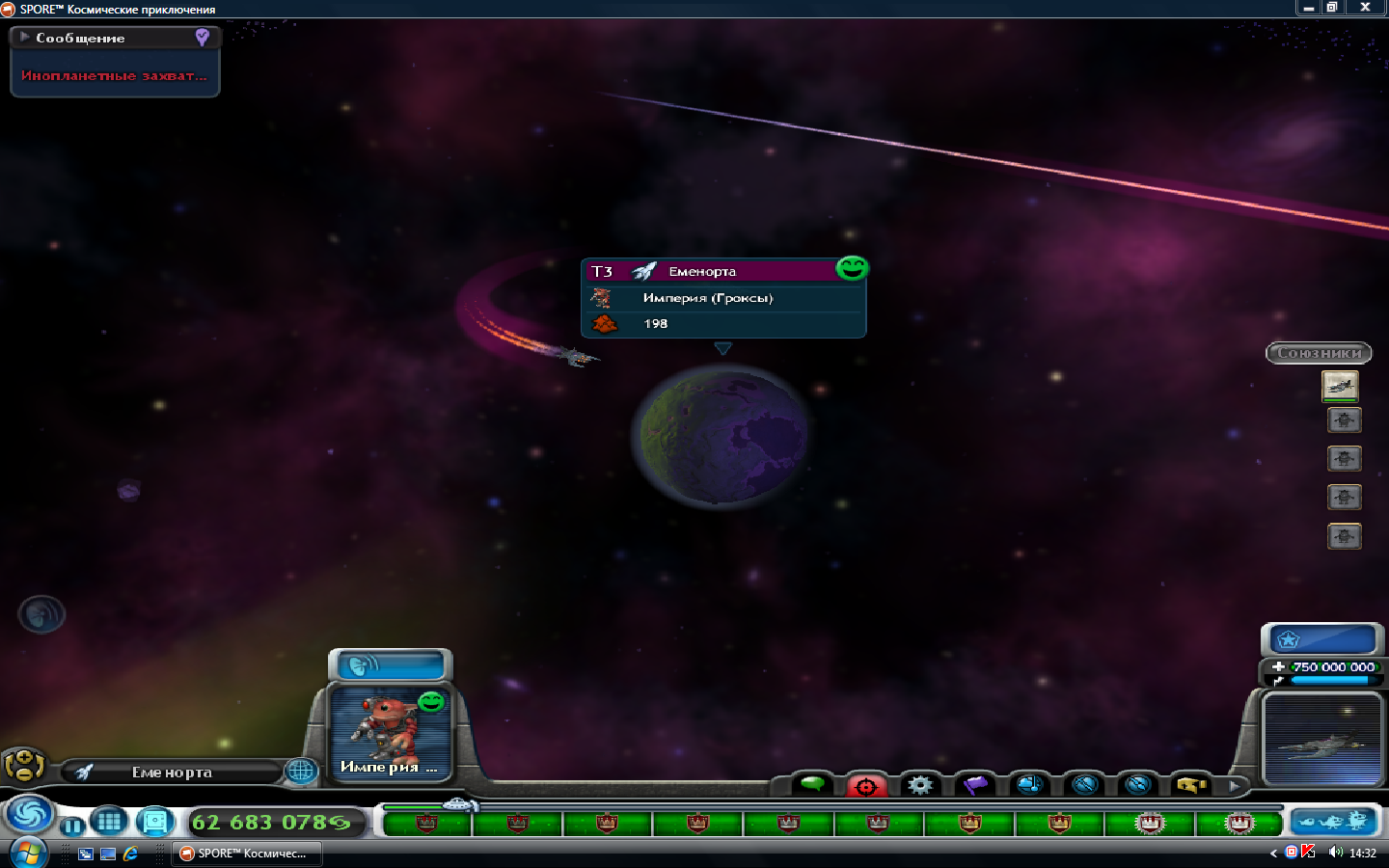This screenshot has width=1389, height=868.
Task: Click the yellow plus/minus zoom control
Action: click(23, 766)
